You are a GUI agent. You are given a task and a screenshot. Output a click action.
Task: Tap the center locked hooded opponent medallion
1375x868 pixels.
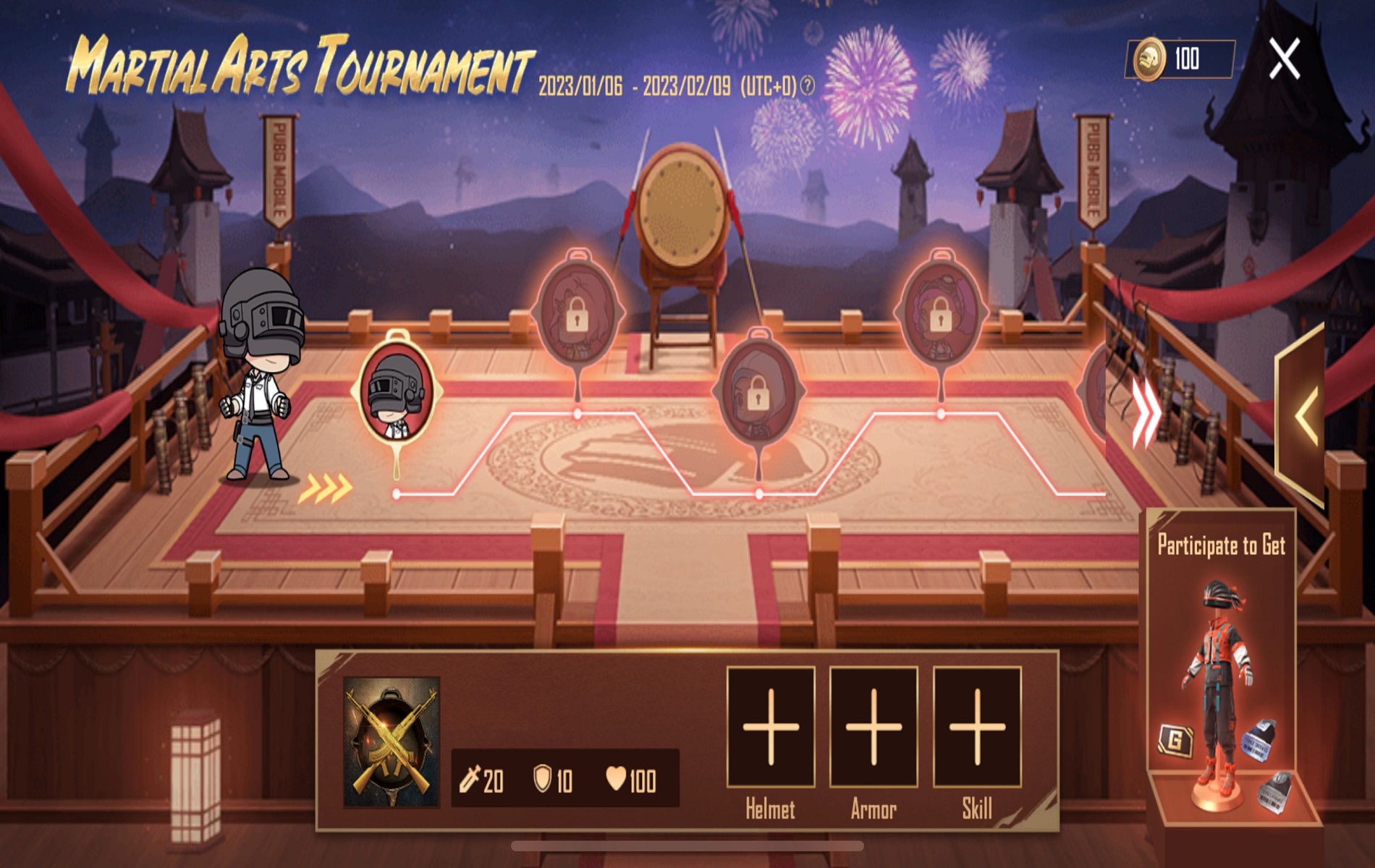coord(760,391)
